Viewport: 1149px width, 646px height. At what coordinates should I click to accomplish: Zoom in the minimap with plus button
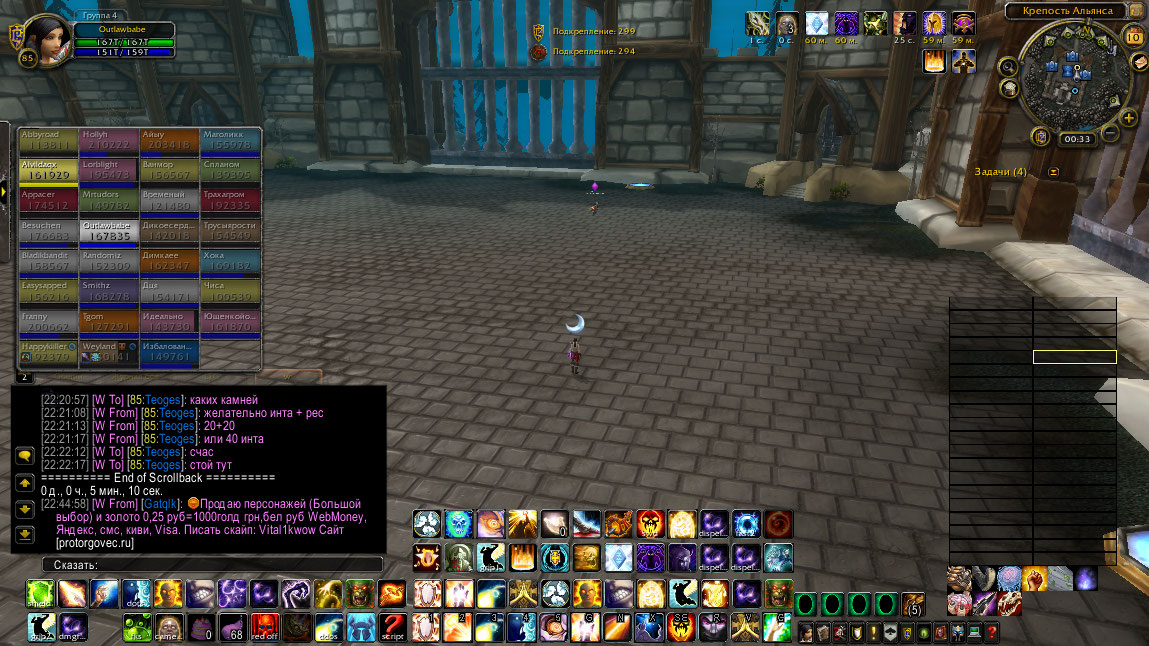(x=1129, y=118)
